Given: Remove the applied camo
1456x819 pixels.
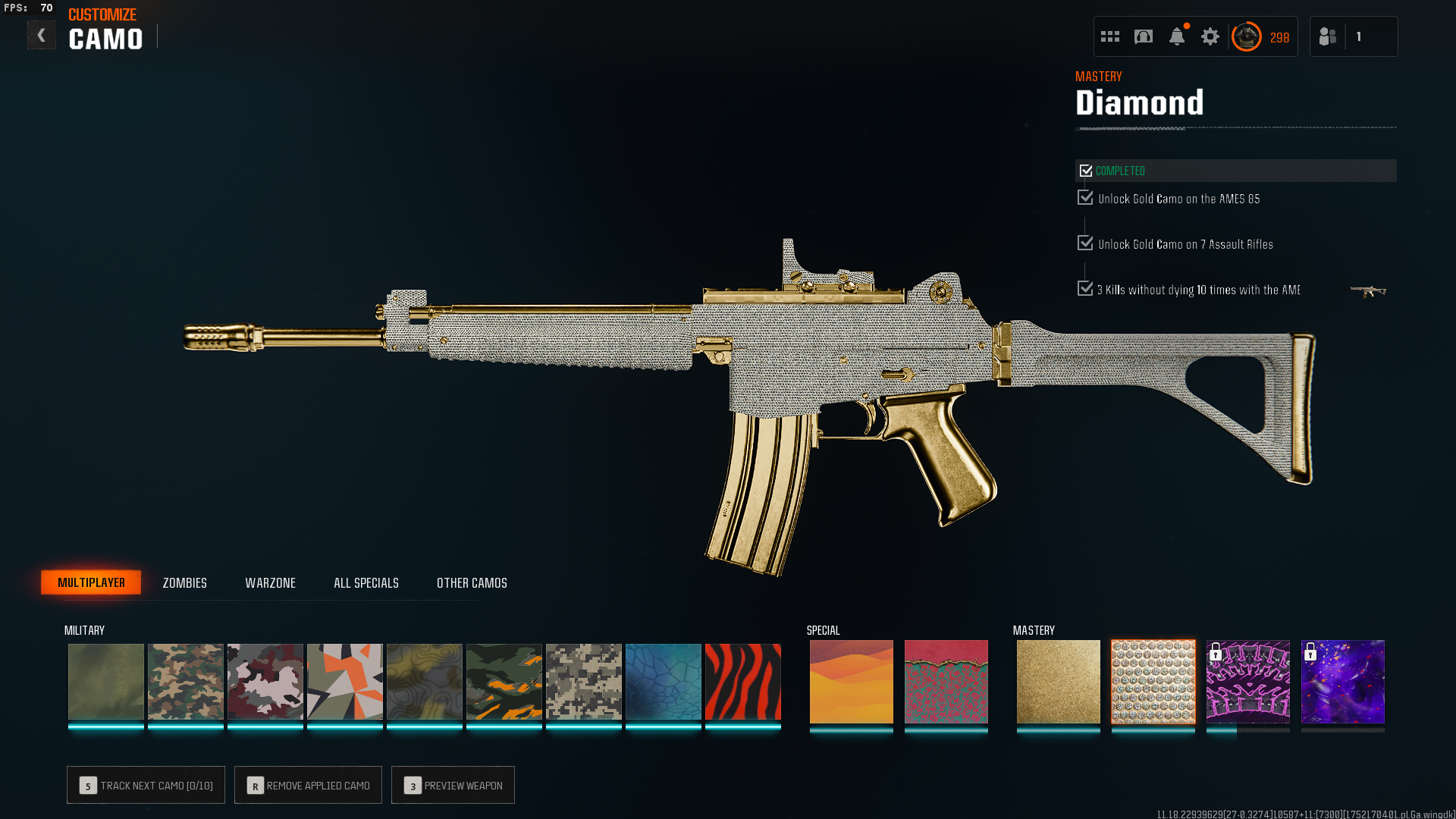Looking at the screenshot, I should click(x=308, y=785).
